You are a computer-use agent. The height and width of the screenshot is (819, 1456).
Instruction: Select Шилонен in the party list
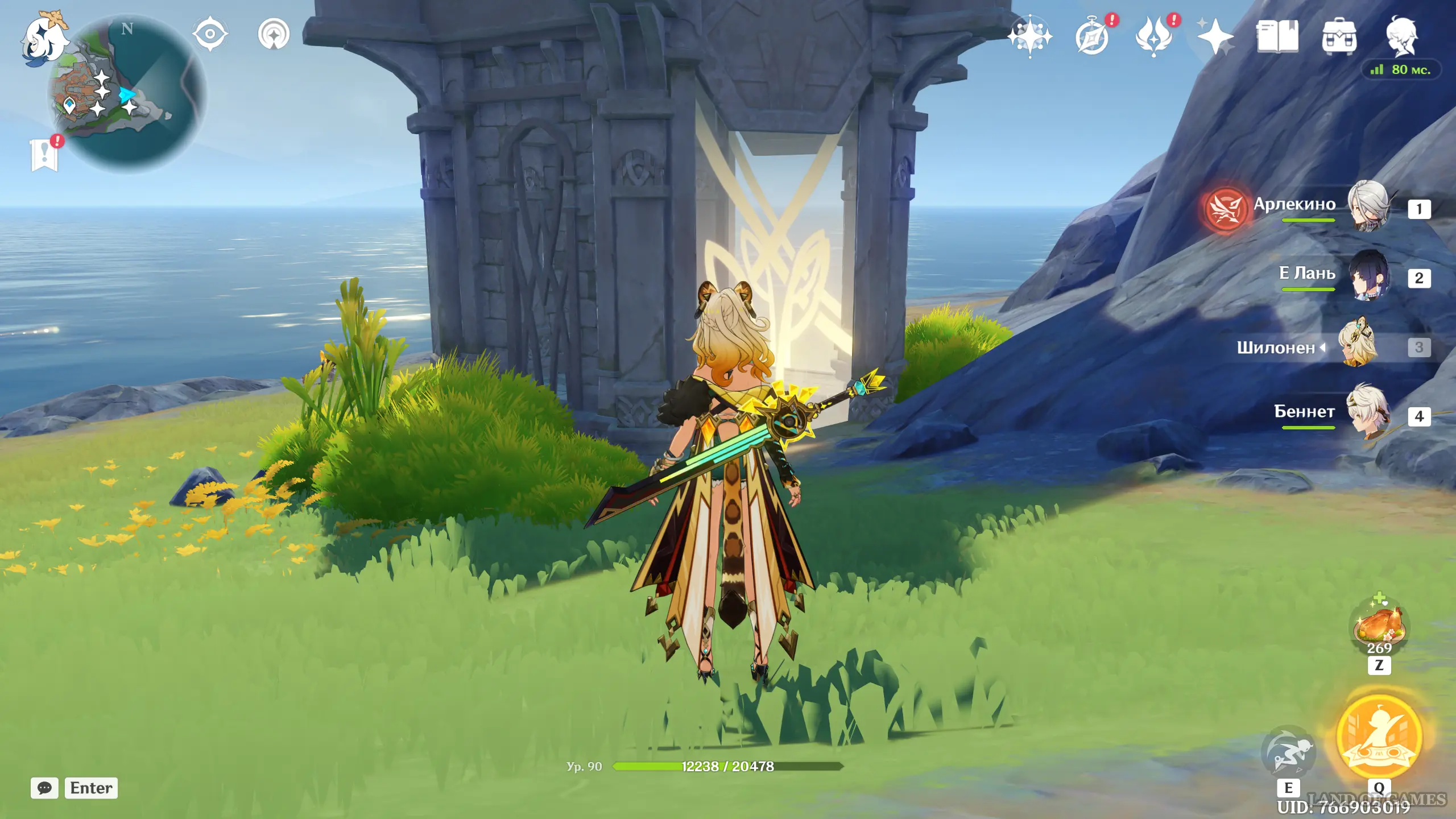pos(1359,345)
